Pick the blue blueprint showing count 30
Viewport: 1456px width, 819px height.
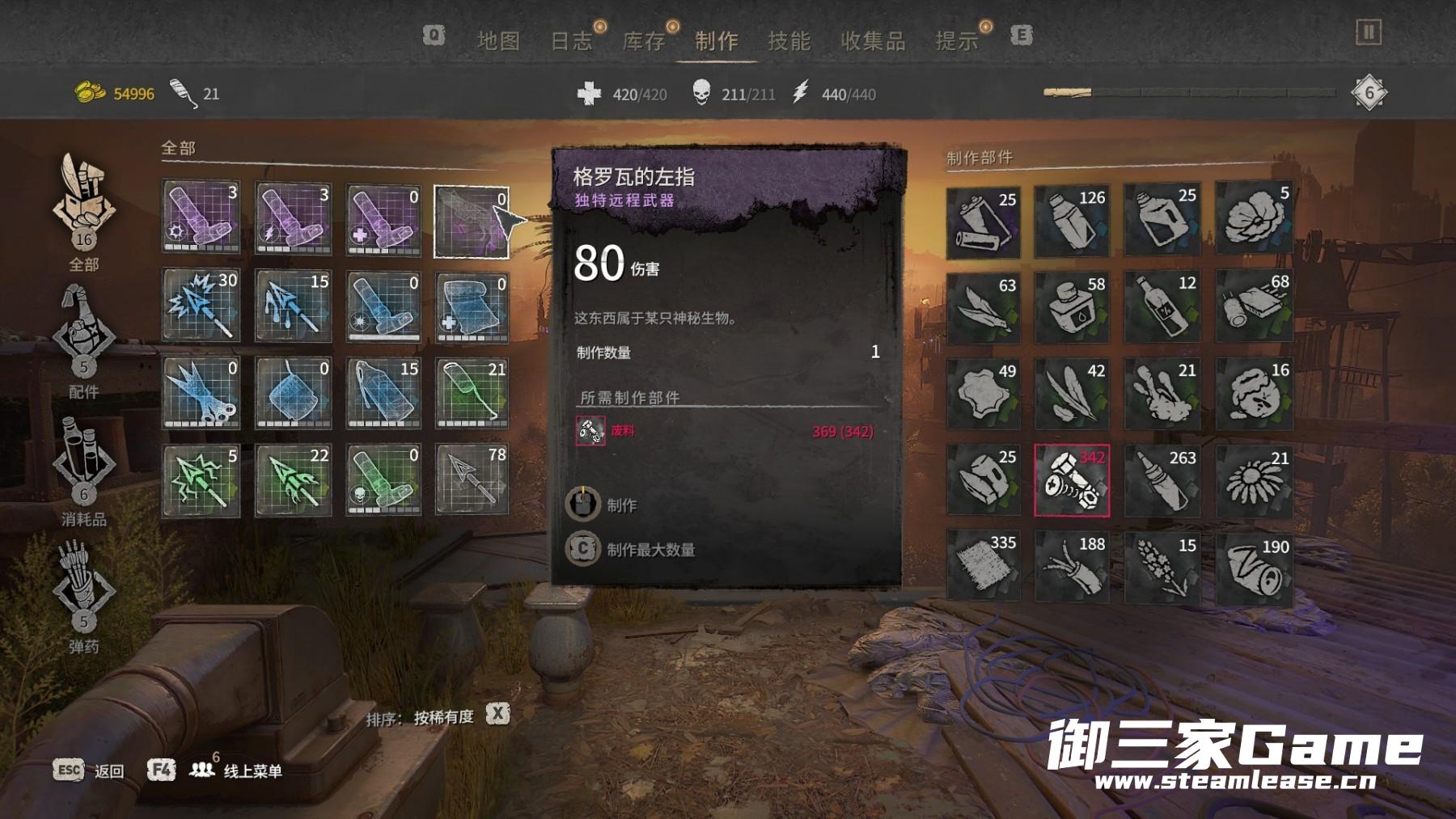[x=201, y=306]
